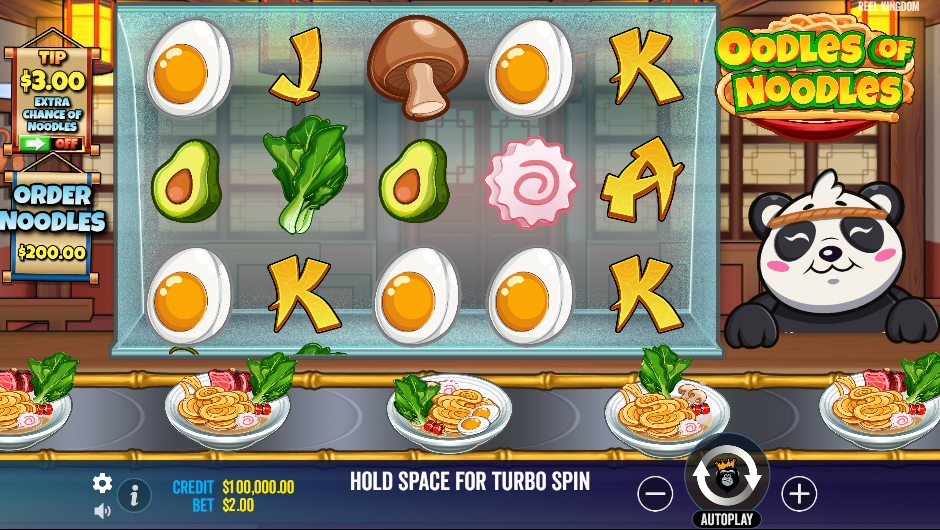940x530 pixels.
Task: Open the settings gear menu
Action: (102, 483)
